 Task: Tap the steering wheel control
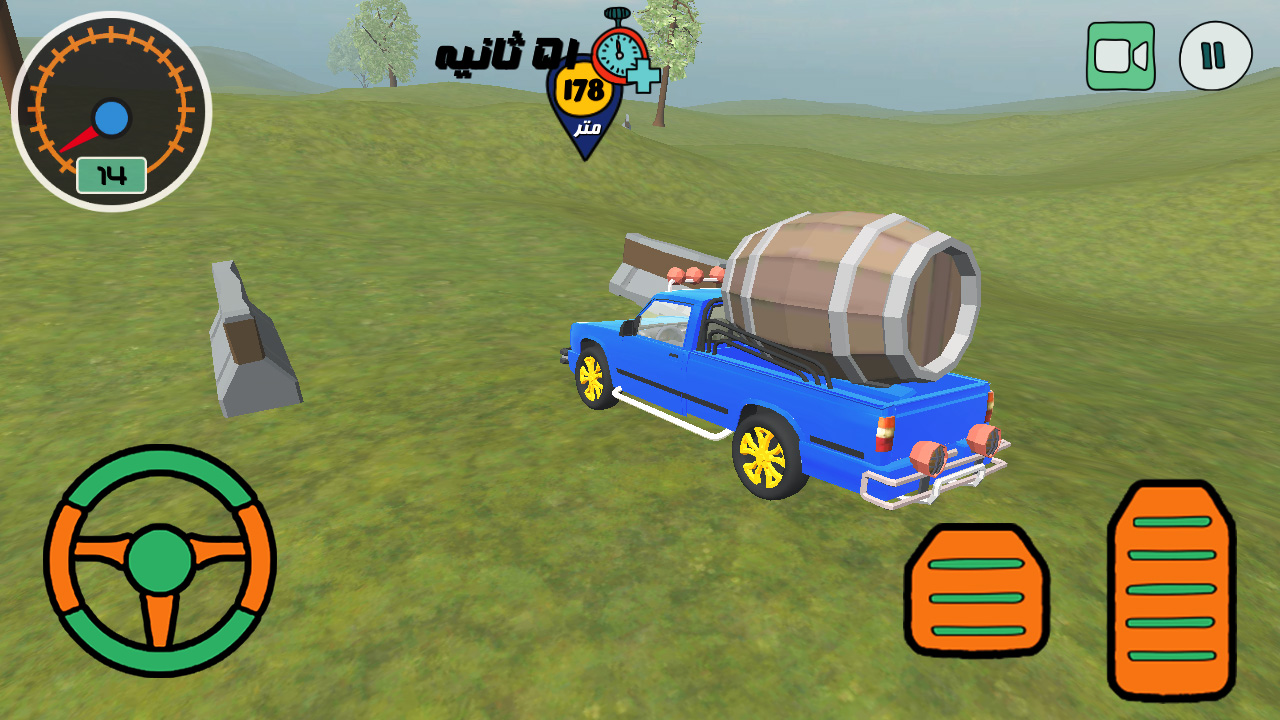[x=160, y=560]
